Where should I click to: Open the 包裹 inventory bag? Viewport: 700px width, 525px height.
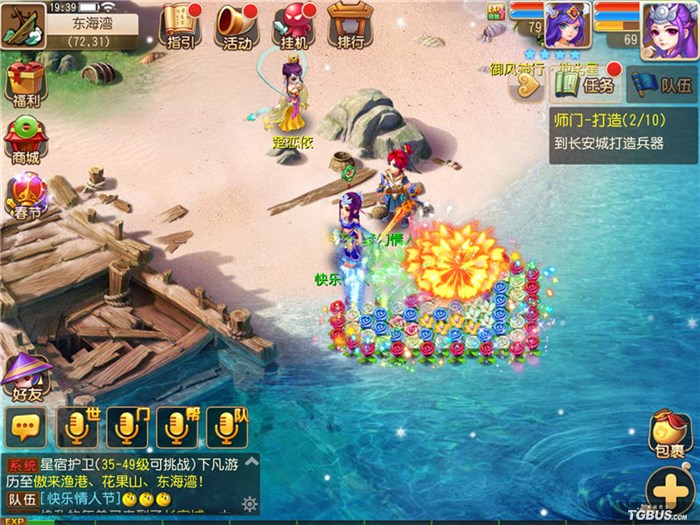(667, 434)
